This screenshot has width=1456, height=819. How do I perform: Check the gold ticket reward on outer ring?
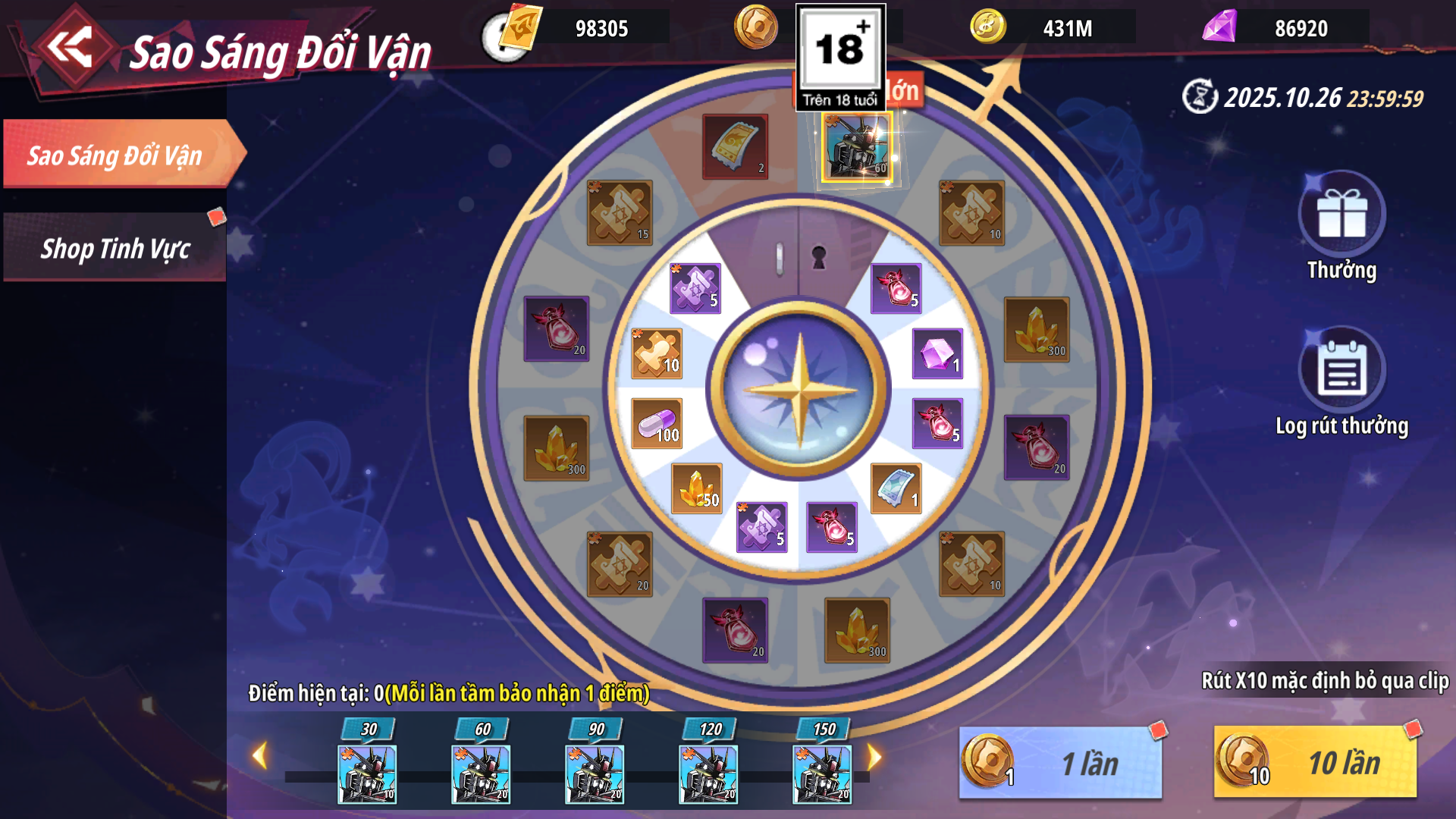click(735, 147)
